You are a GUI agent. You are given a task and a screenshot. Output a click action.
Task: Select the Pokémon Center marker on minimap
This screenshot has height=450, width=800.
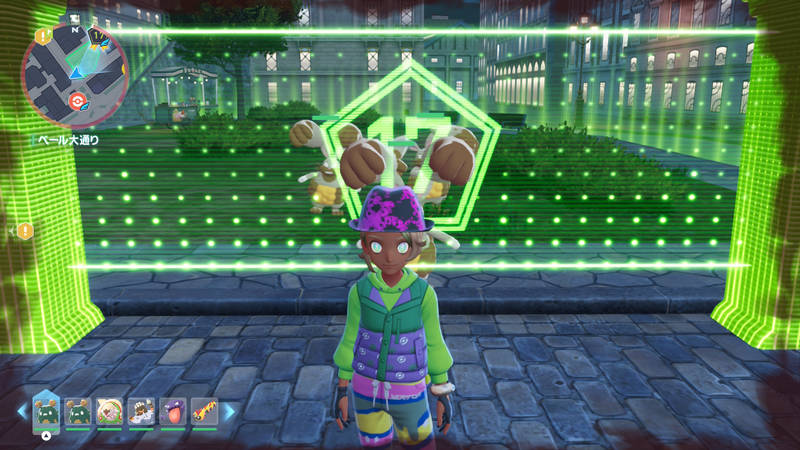click(77, 101)
